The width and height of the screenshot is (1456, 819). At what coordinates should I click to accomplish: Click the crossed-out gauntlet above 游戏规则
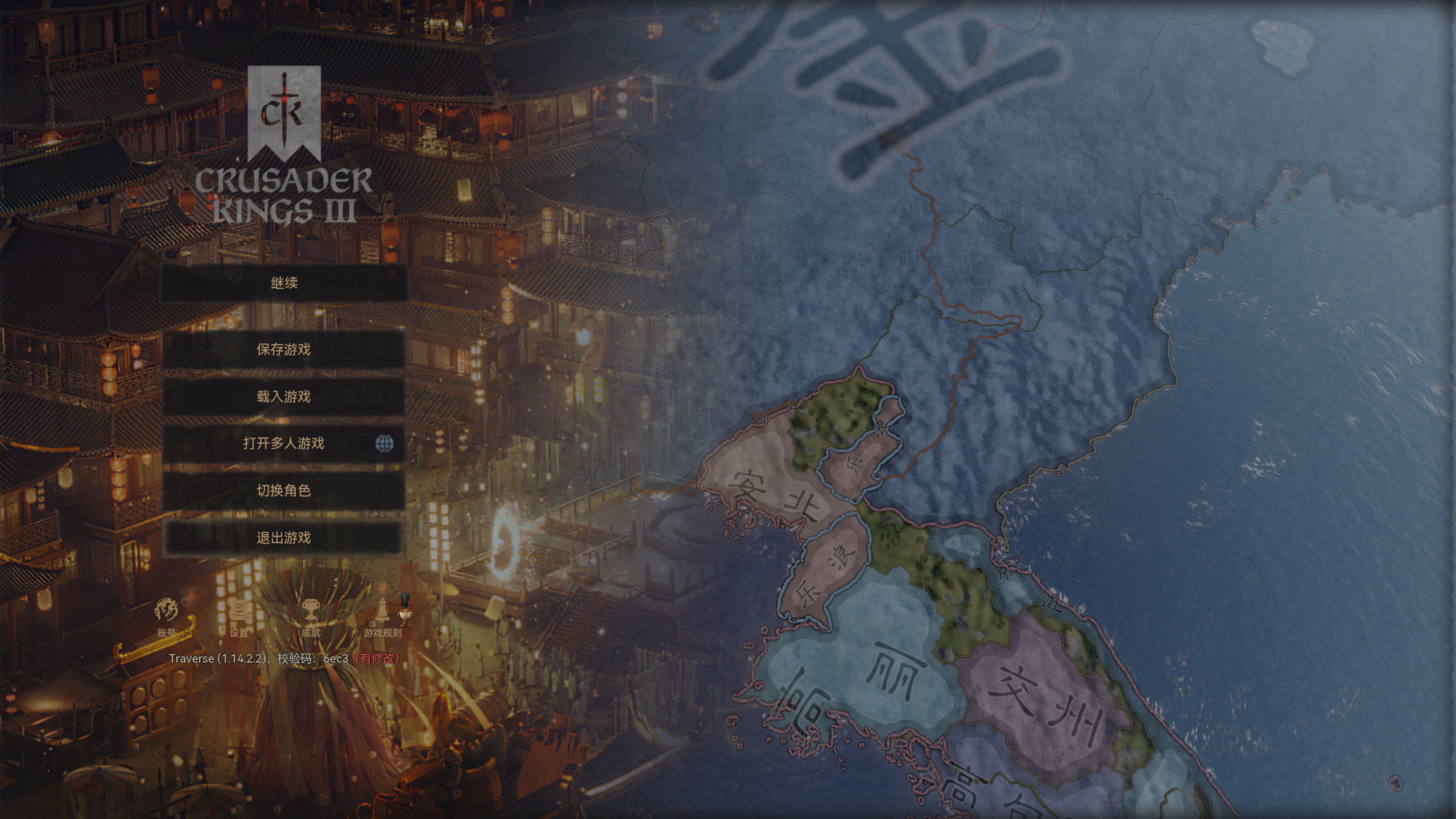[x=405, y=600]
